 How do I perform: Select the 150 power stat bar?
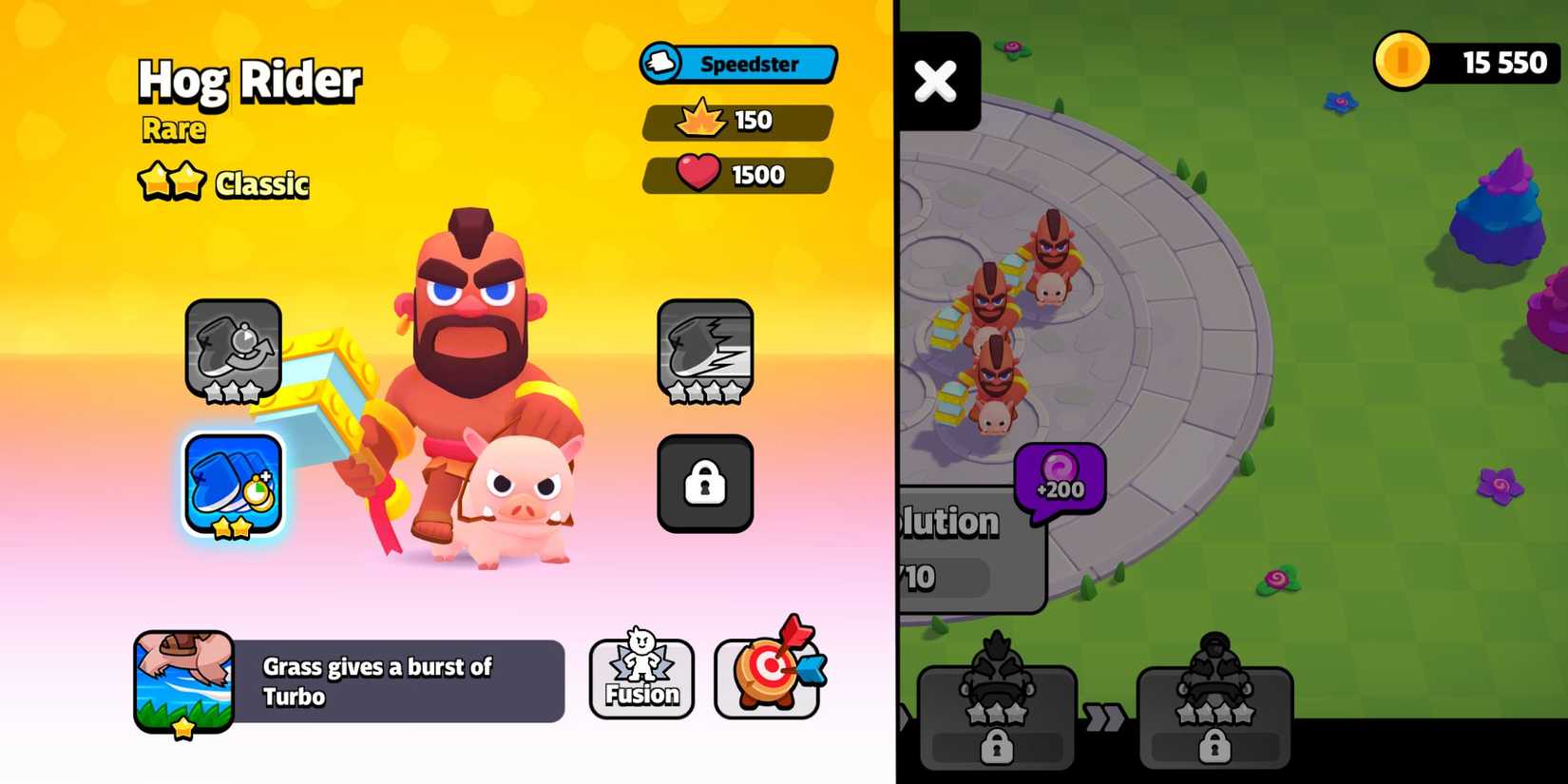click(736, 122)
